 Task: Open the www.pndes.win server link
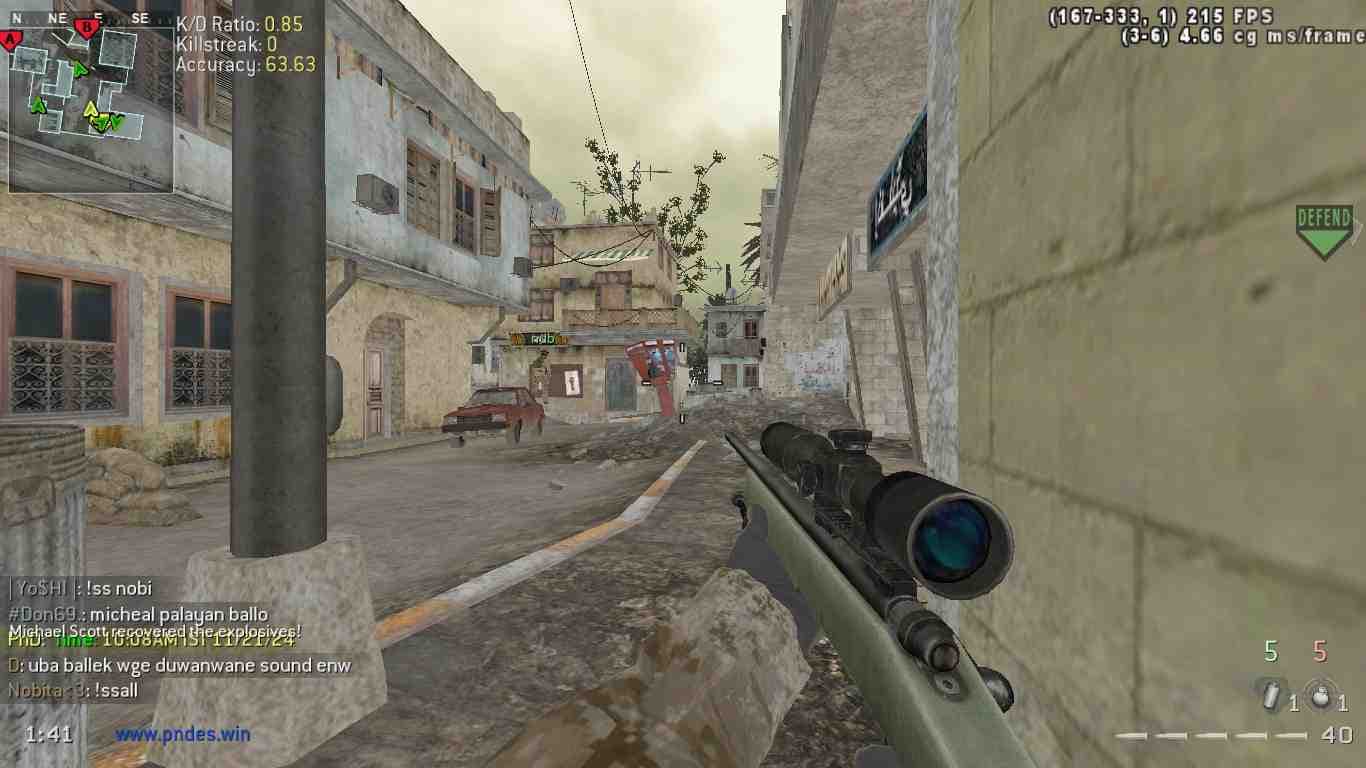tap(182, 734)
